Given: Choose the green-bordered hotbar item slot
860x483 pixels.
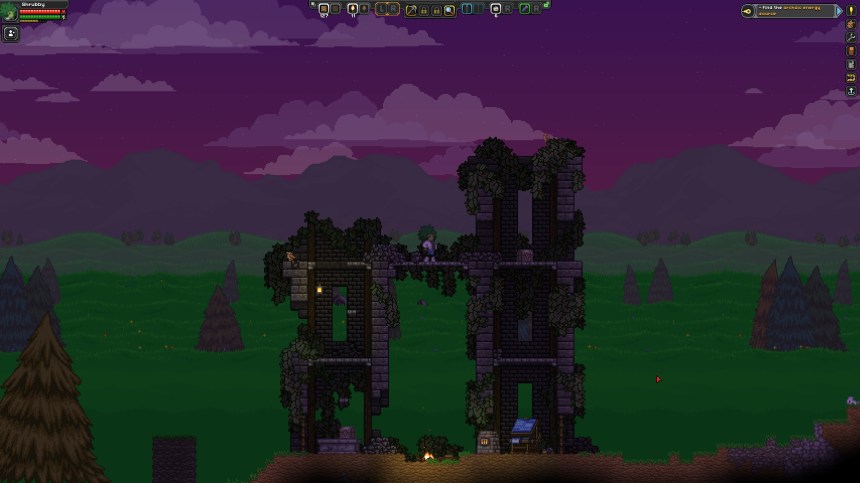Looking at the screenshot, I should coord(525,9).
